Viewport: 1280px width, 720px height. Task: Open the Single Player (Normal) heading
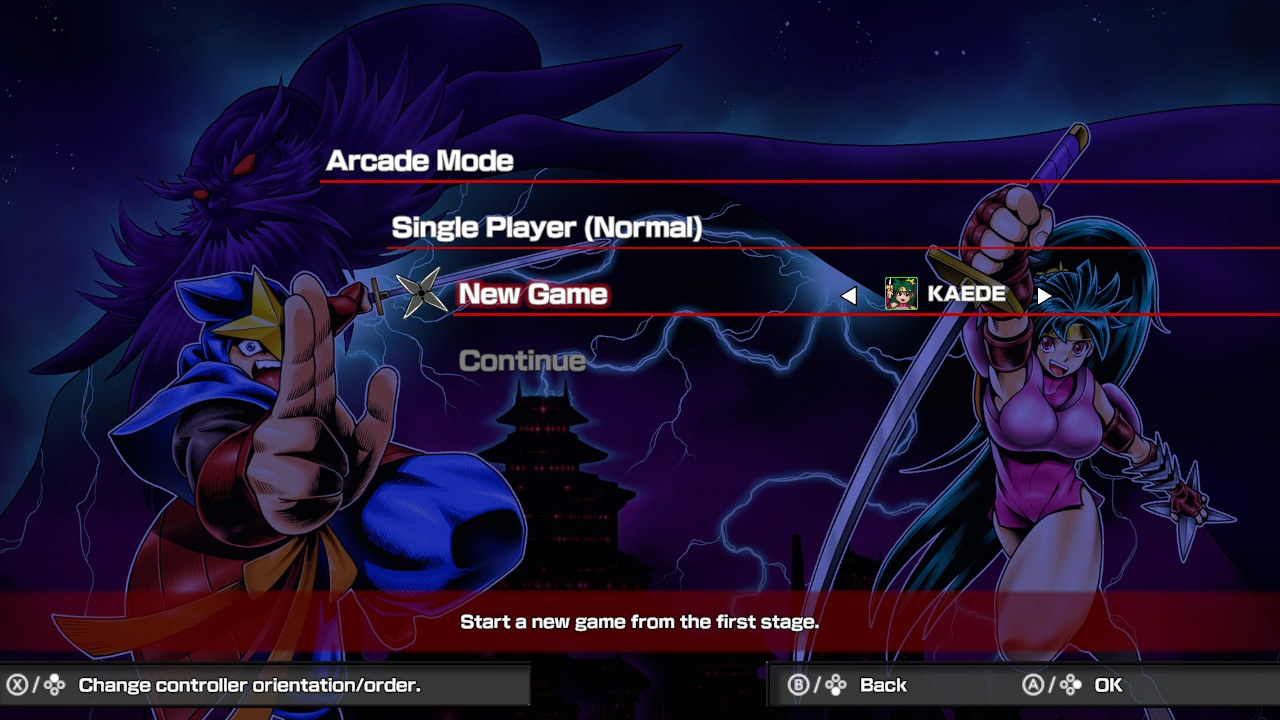[546, 228]
